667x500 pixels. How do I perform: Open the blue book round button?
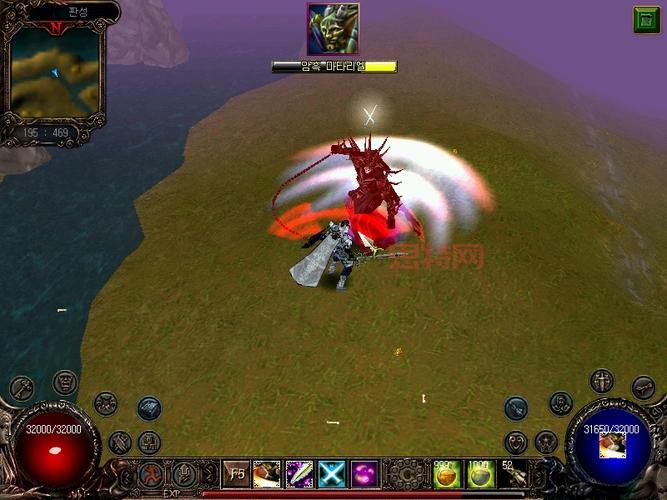coord(149,406)
